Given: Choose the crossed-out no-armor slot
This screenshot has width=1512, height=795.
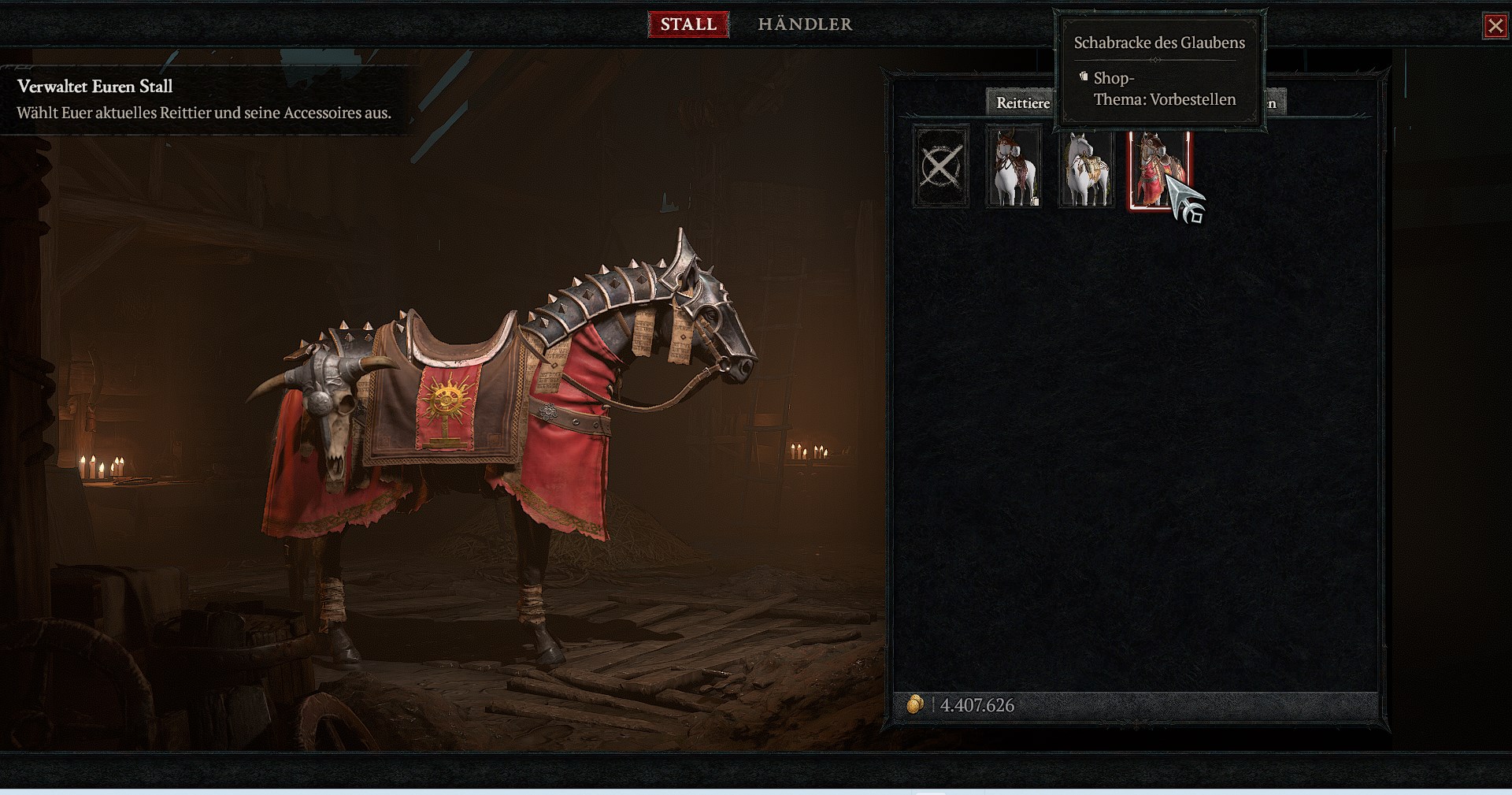Looking at the screenshot, I should click(941, 168).
